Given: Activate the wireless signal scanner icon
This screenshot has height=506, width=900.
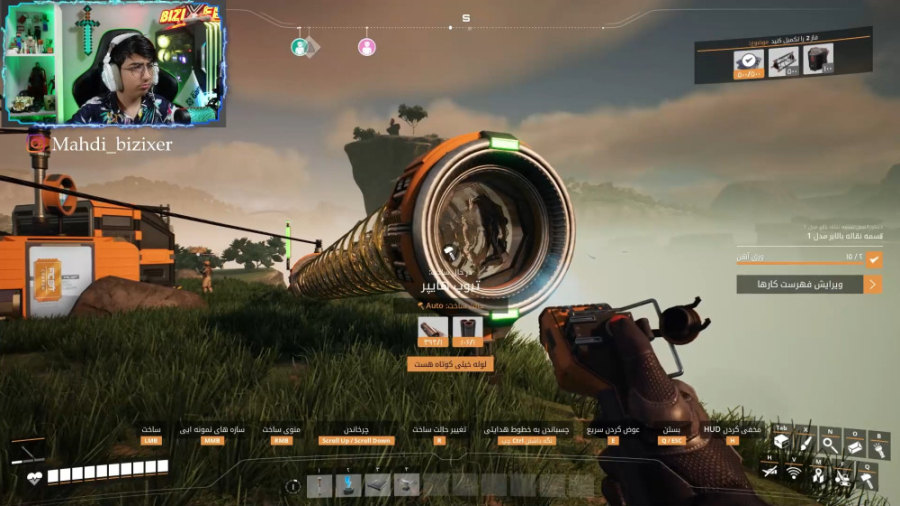Looking at the screenshot, I should click(794, 471).
